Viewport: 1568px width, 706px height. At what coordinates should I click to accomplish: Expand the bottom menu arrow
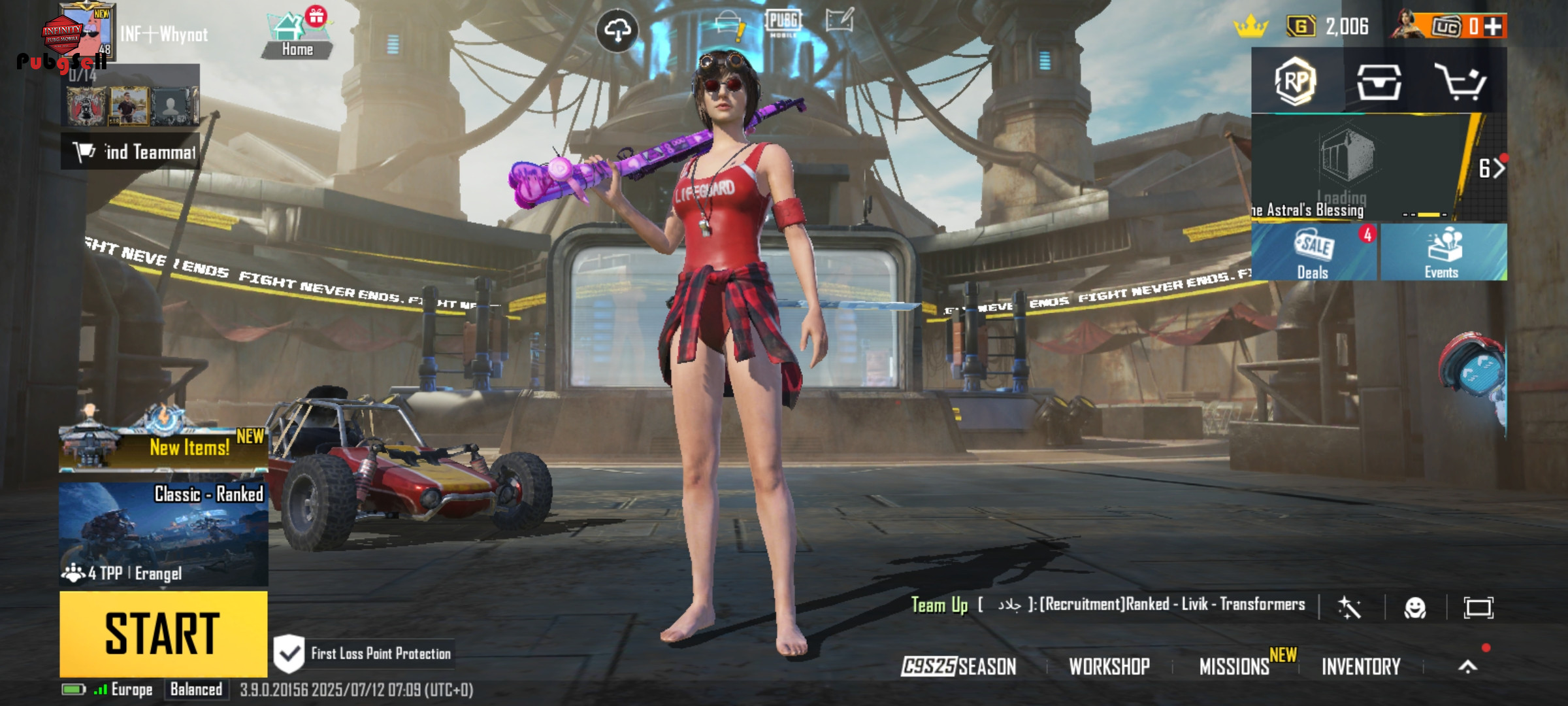coord(1468,666)
